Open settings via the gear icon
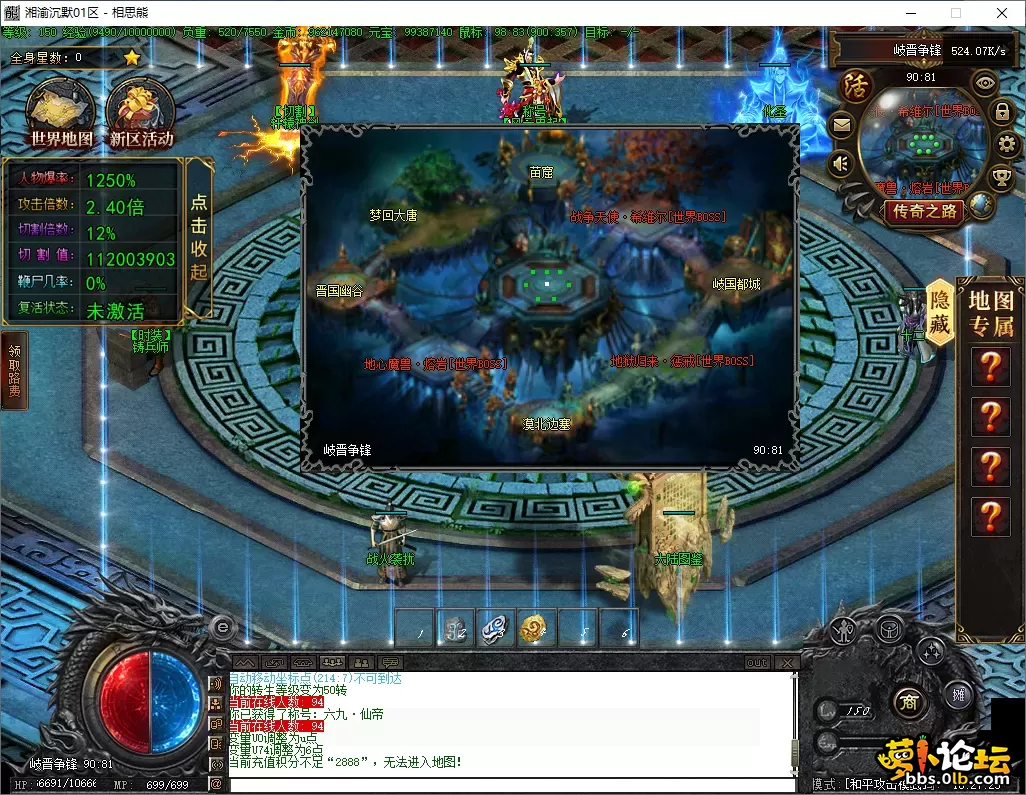Image resolution: width=1026 pixels, height=795 pixels. coord(1006,145)
